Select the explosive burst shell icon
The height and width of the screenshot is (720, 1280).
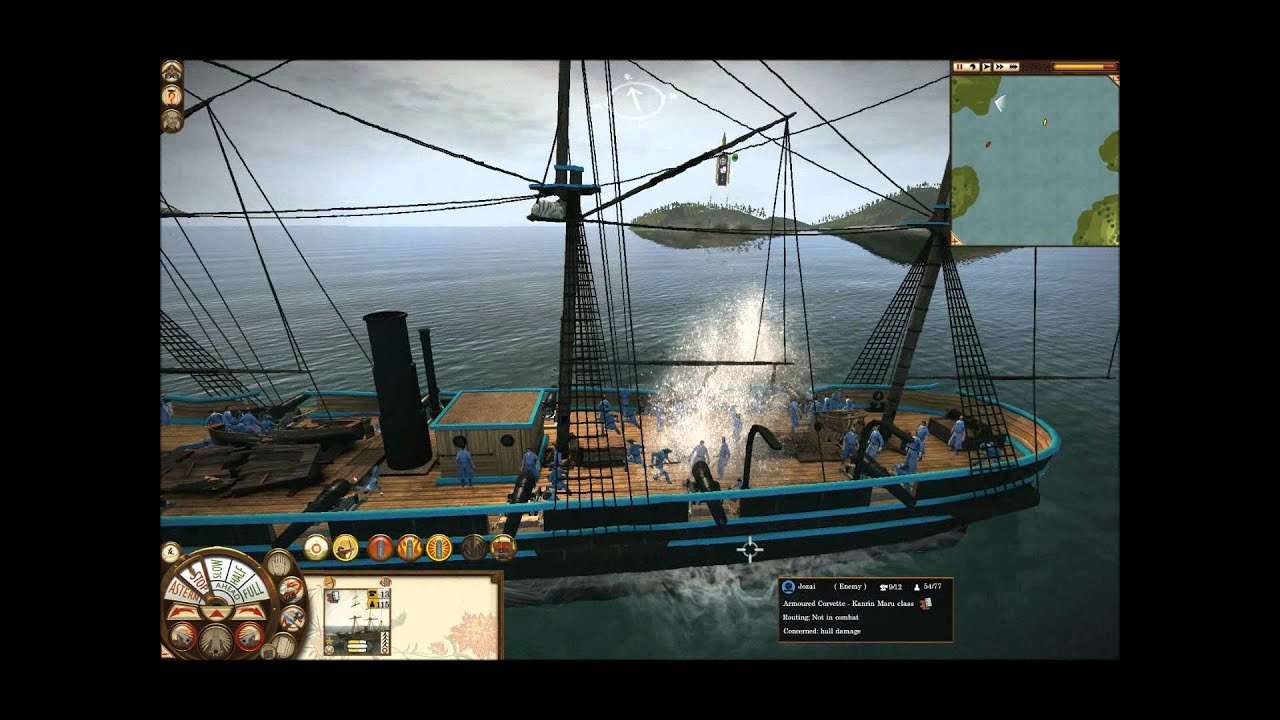coord(439,548)
